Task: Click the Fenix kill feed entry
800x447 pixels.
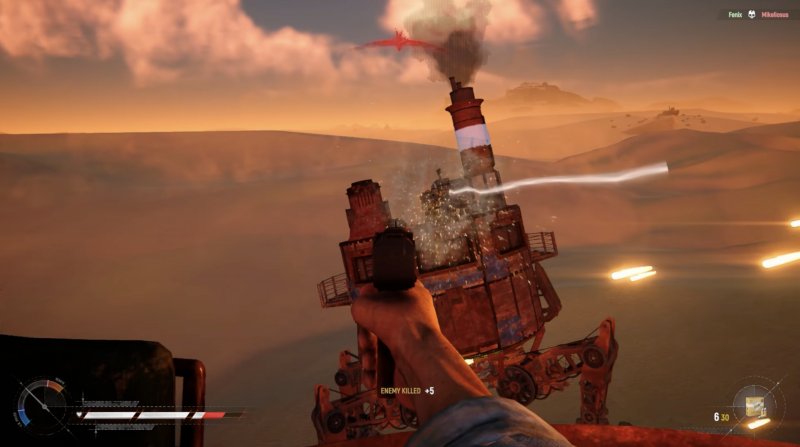Action: (x=735, y=15)
